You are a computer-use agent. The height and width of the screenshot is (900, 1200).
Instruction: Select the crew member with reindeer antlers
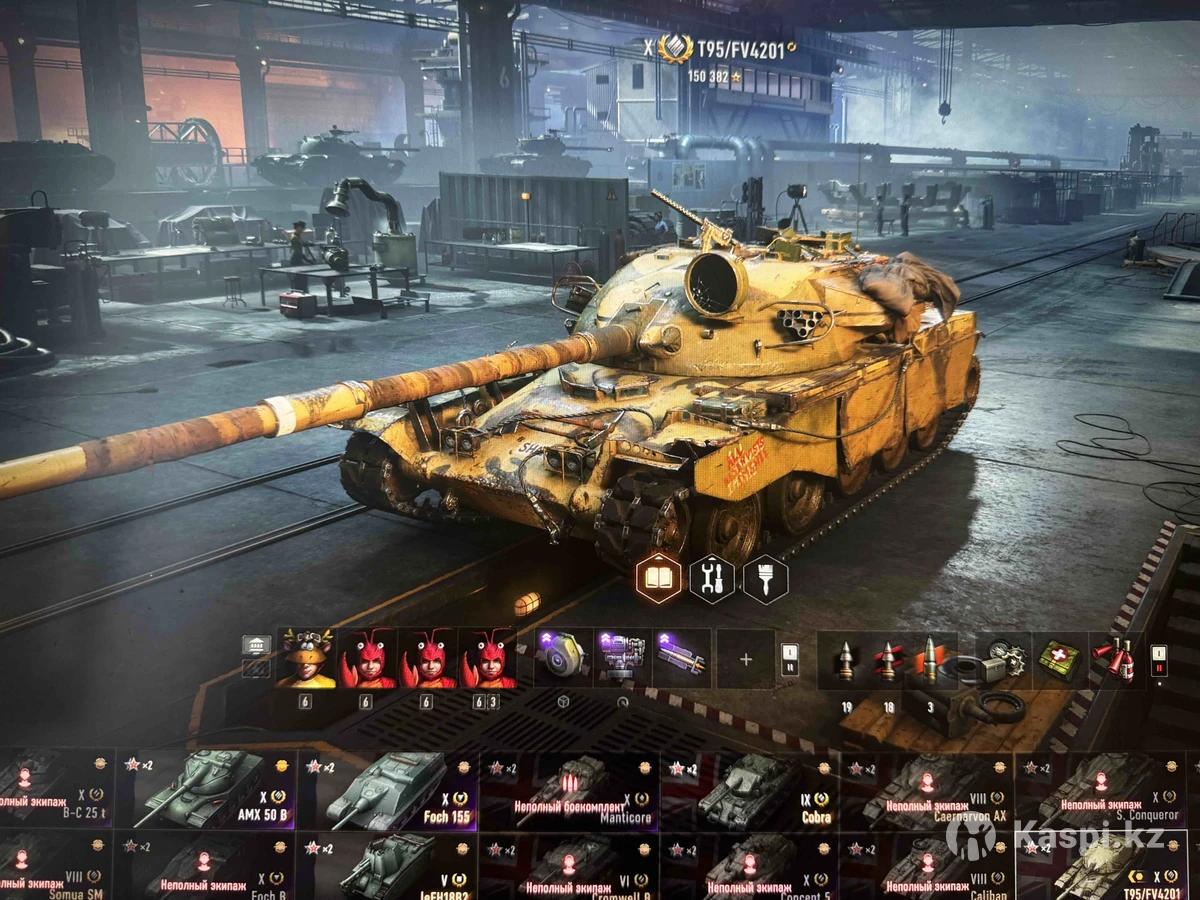coord(305,658)
